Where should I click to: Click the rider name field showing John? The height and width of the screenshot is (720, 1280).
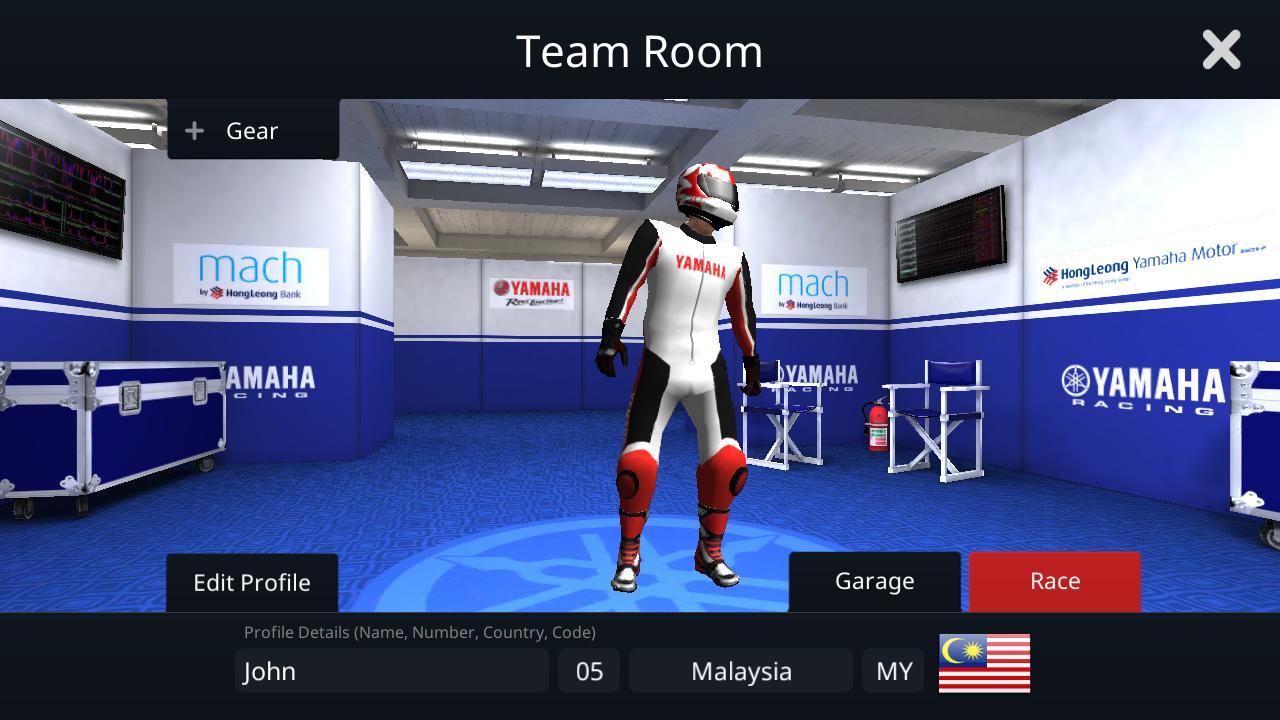[x=391, y=671]
